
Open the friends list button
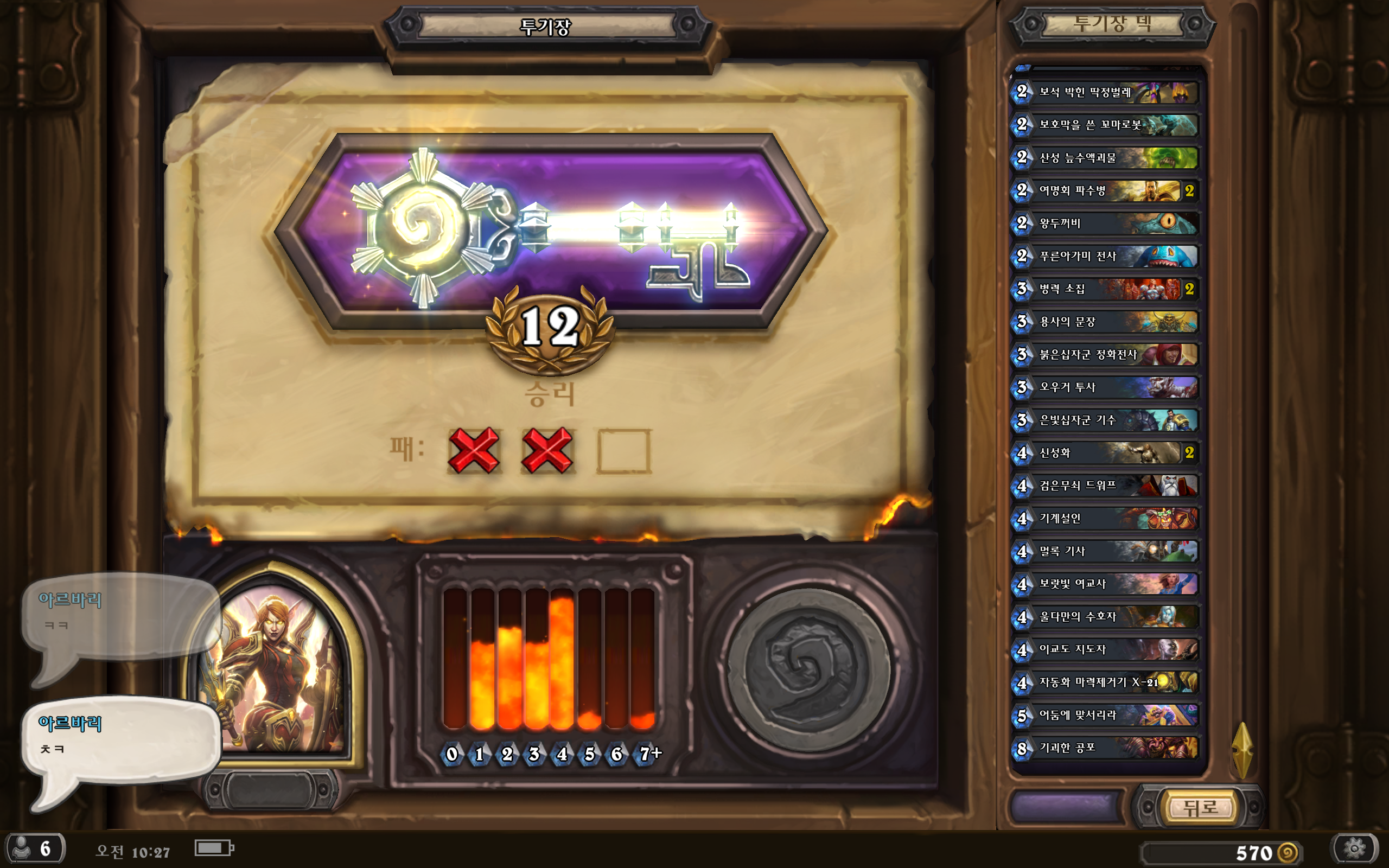click(33, 848)
